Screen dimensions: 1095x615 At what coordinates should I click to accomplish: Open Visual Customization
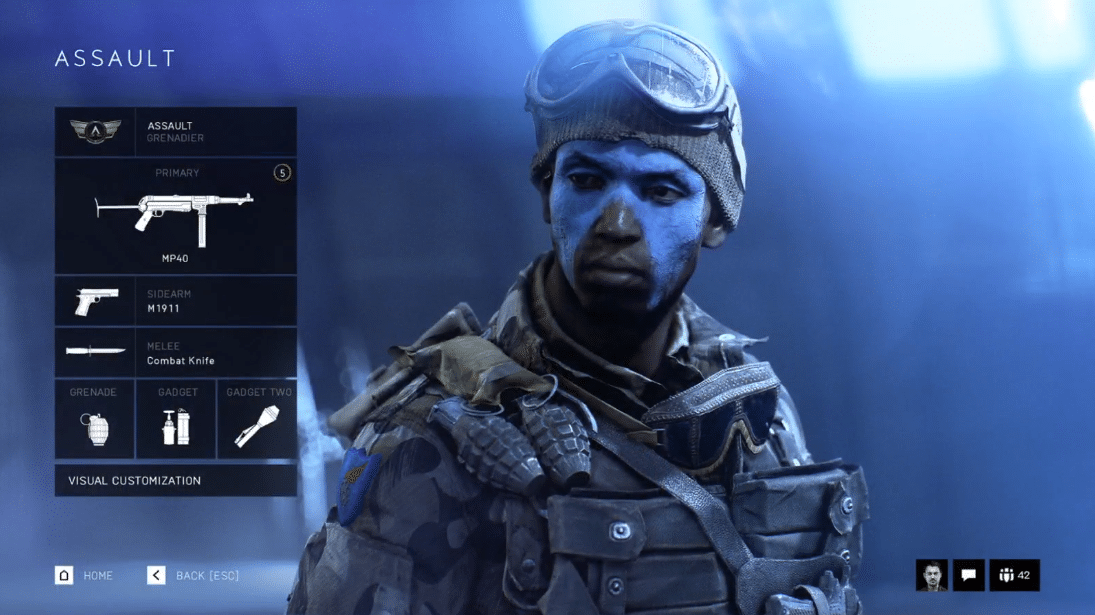click(x=176, y=481)
